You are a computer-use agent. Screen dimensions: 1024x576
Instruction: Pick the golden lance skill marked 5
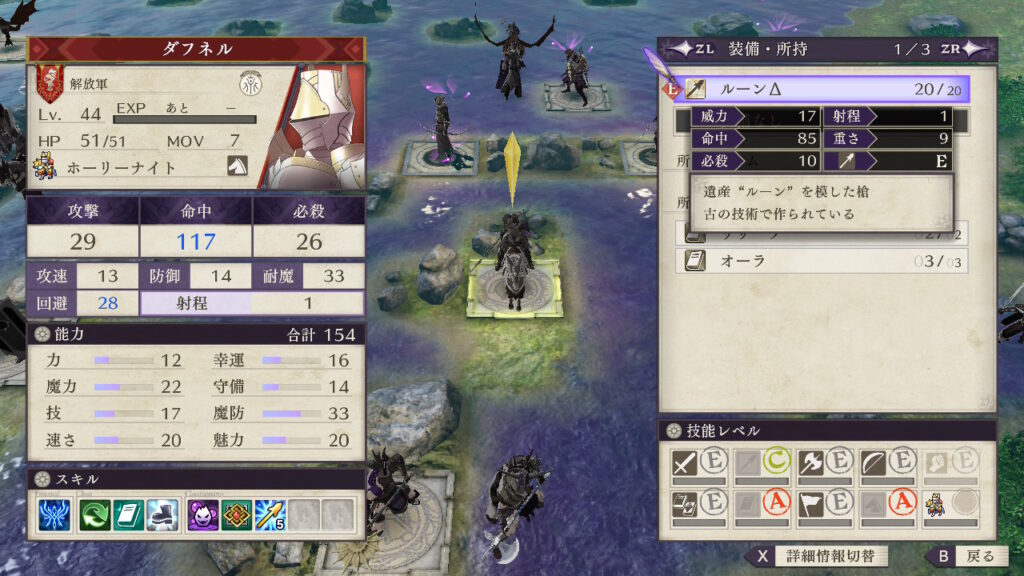269,515
